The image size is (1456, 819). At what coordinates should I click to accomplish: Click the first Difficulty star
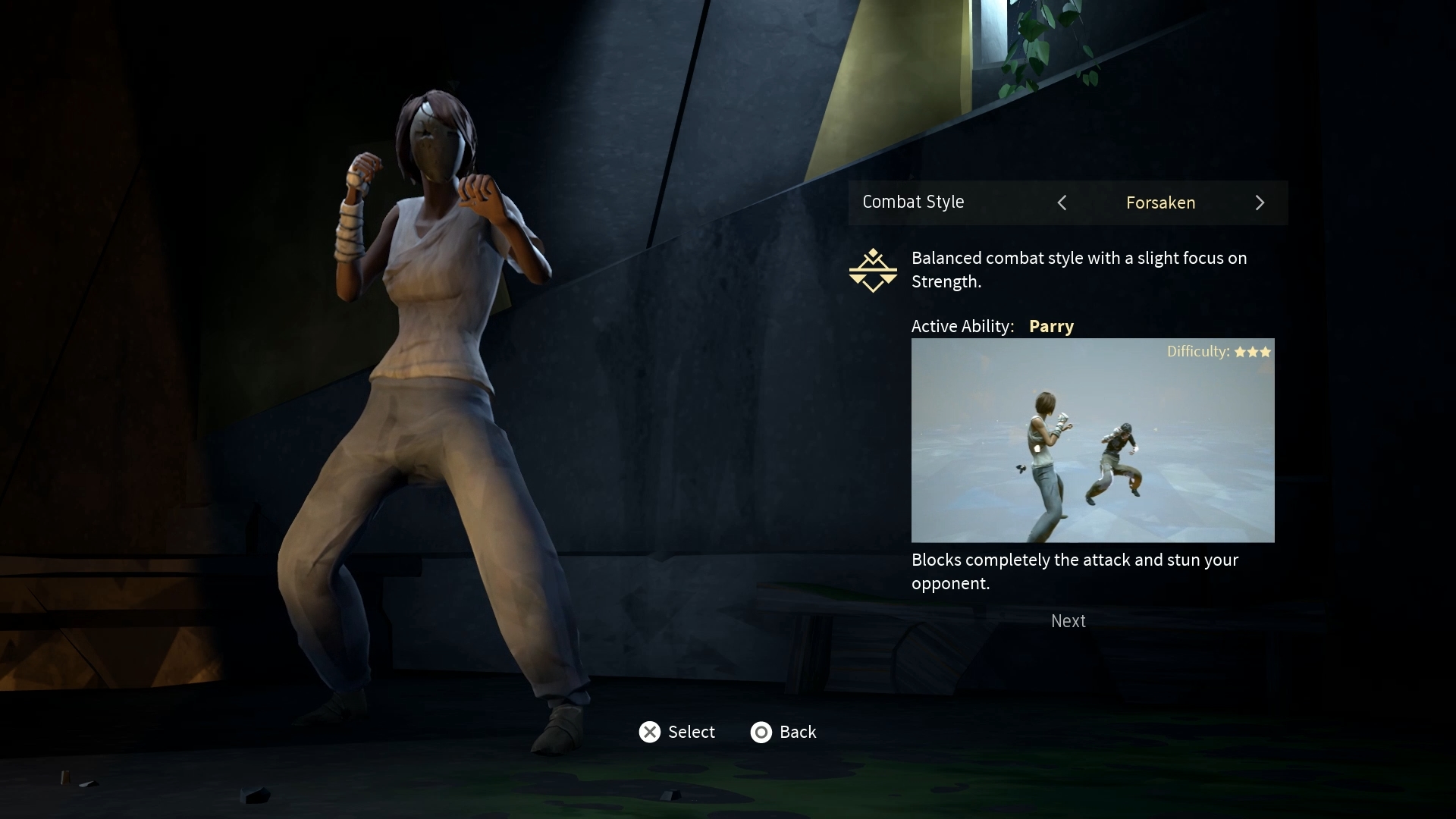click(1239, 352)
